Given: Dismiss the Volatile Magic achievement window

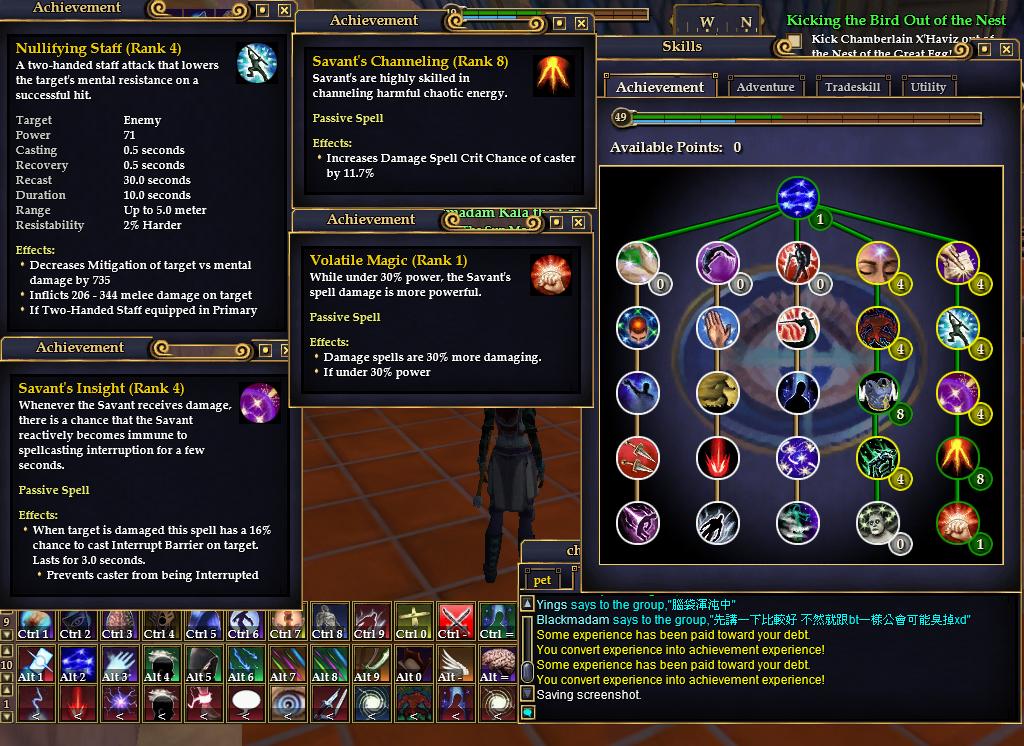Looking at the screenshot, I should coord(579,222).
